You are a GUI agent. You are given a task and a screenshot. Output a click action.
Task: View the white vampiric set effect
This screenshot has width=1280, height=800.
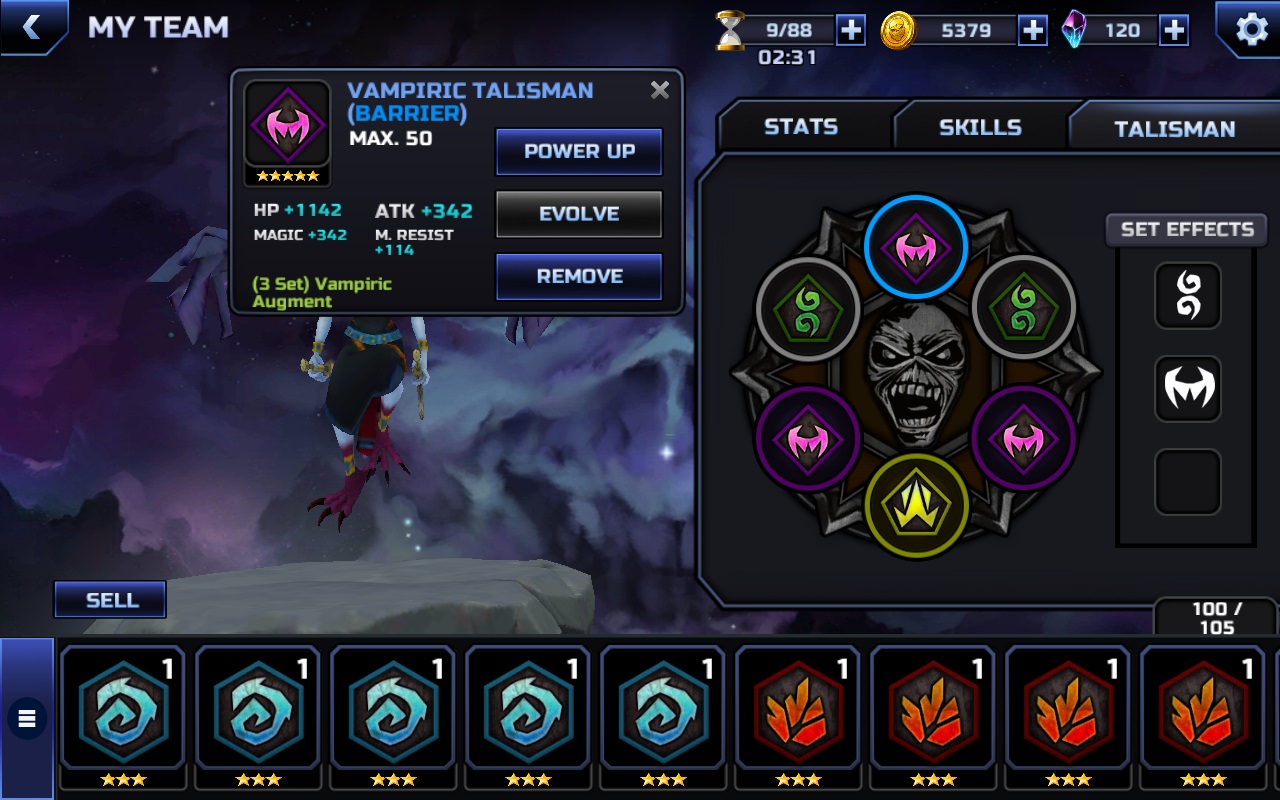click(1188, 388)
